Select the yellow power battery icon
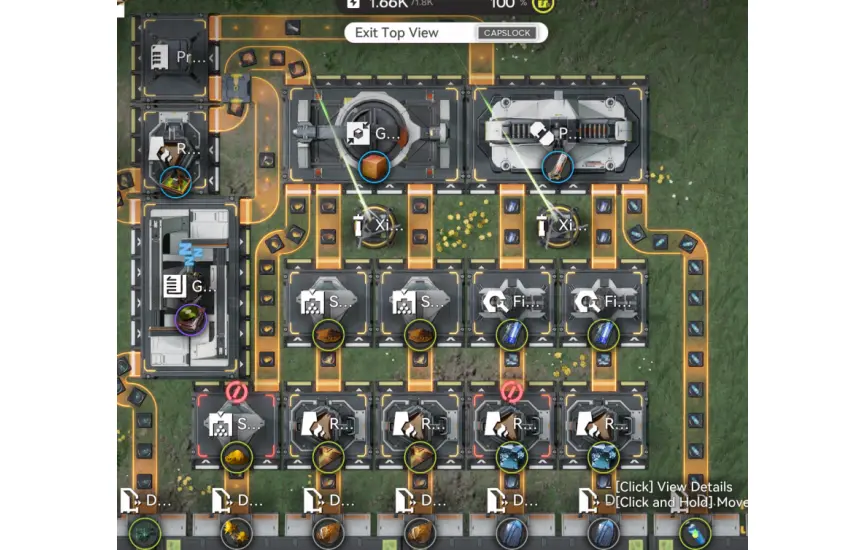Viewport: 865px width, 550px height. pos(544,4)
